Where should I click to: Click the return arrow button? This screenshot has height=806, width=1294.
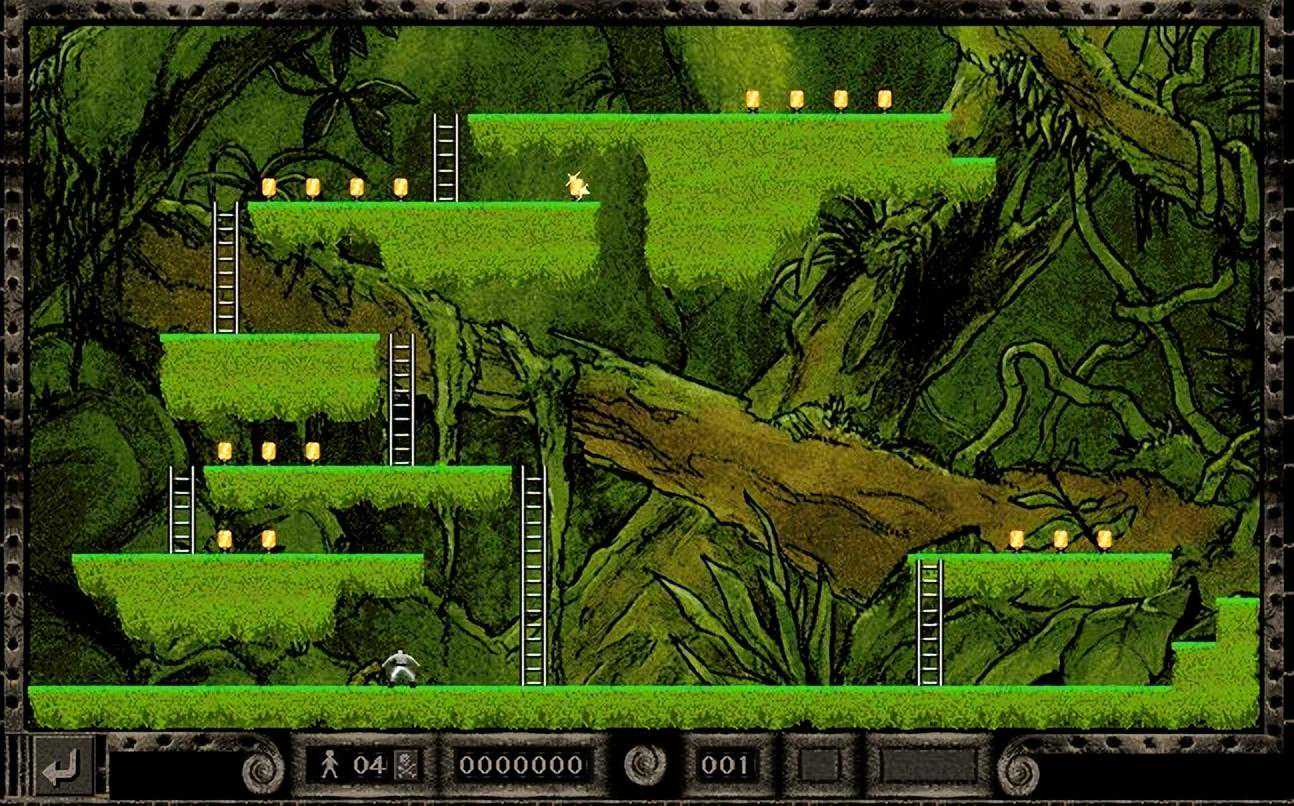tap(64, 767)
